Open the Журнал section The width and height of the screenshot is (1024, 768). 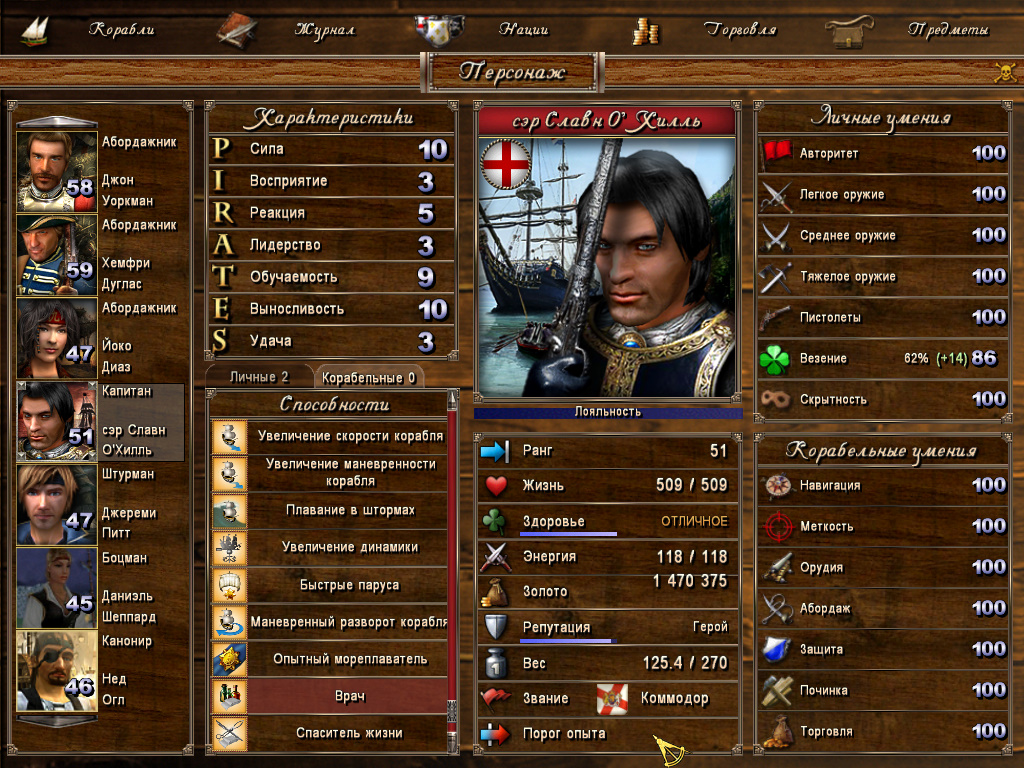324,30
